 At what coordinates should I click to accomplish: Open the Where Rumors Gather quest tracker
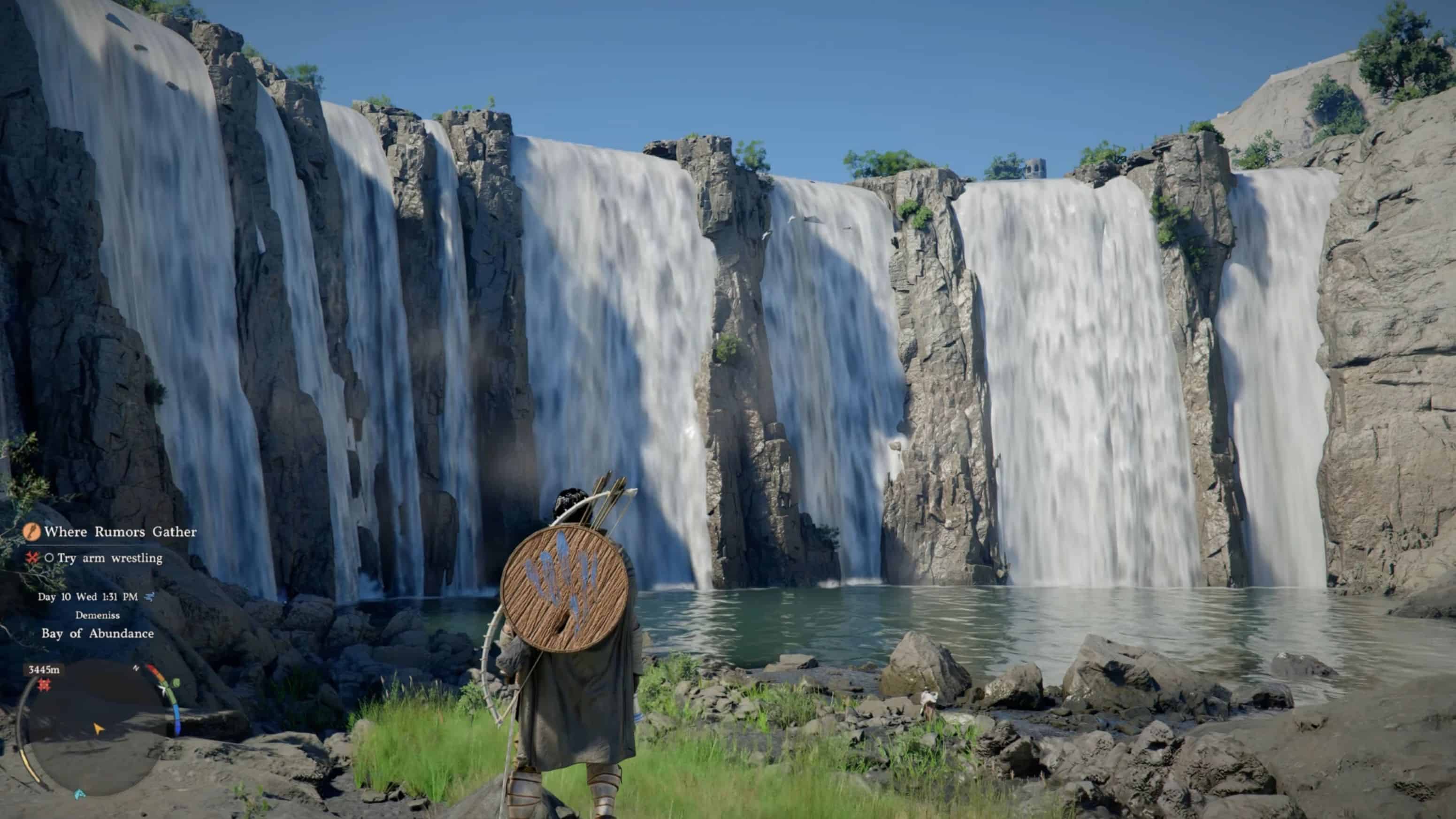click(x=120, y=532)
